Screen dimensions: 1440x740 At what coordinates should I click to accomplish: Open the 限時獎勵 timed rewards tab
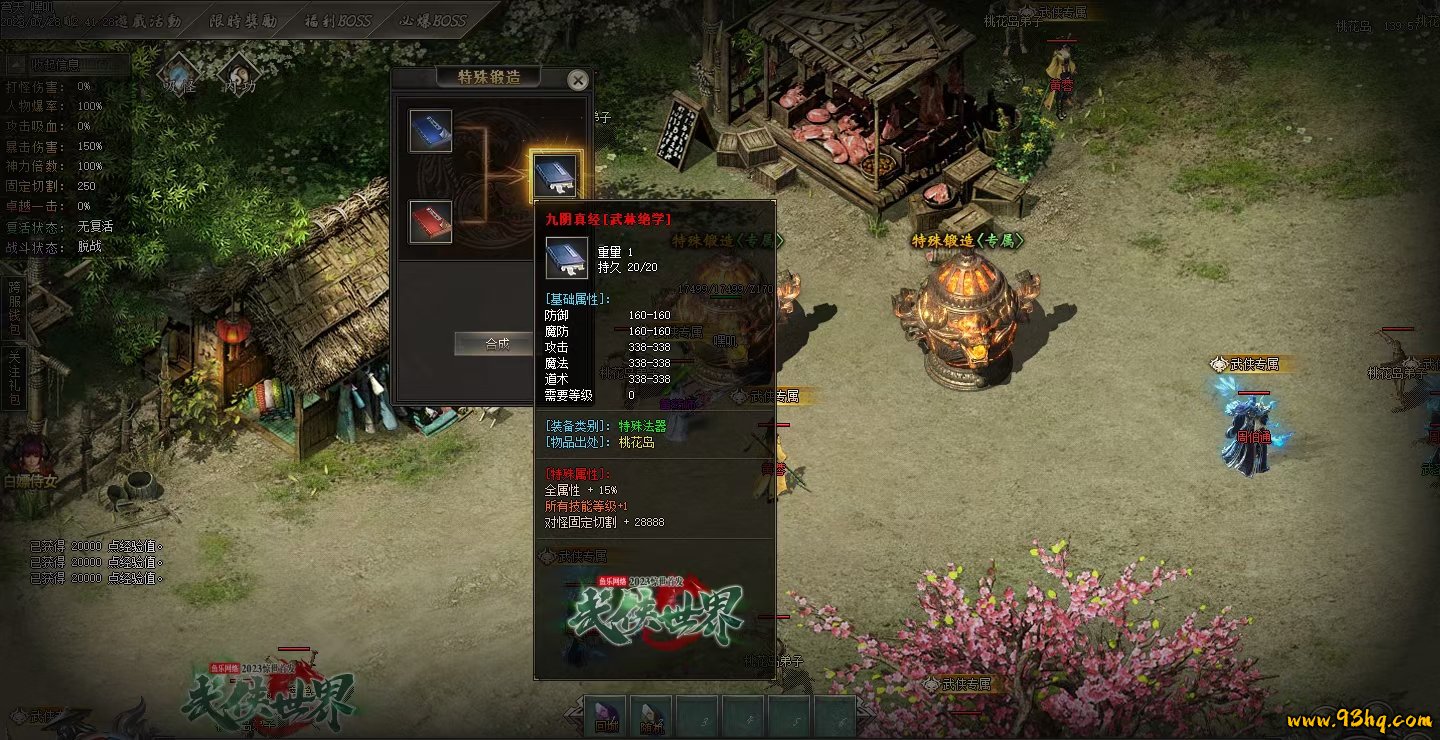click(244, 20)
